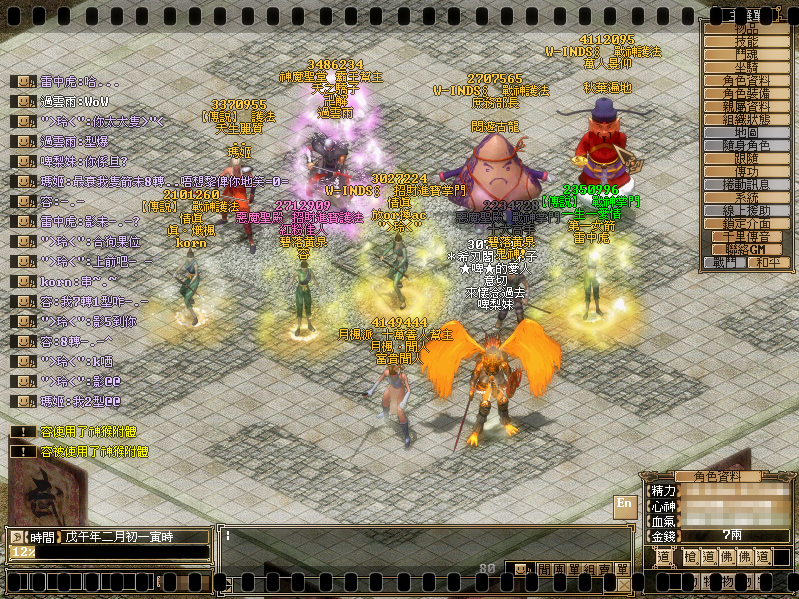Switch to 和平 peace mode

766,263
